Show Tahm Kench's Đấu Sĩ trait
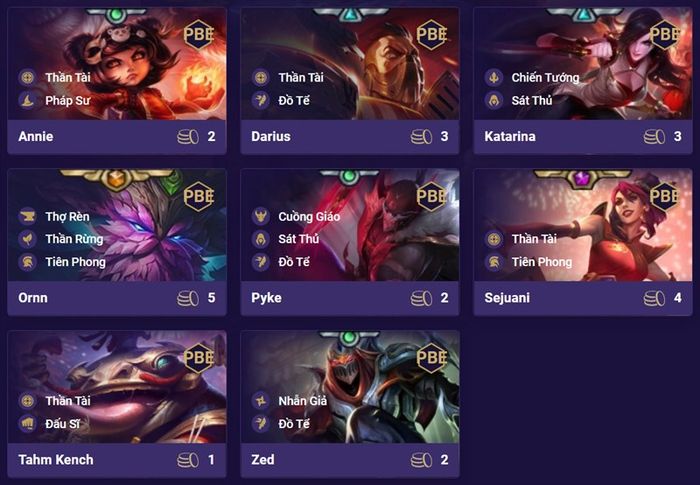 [61, 424]
